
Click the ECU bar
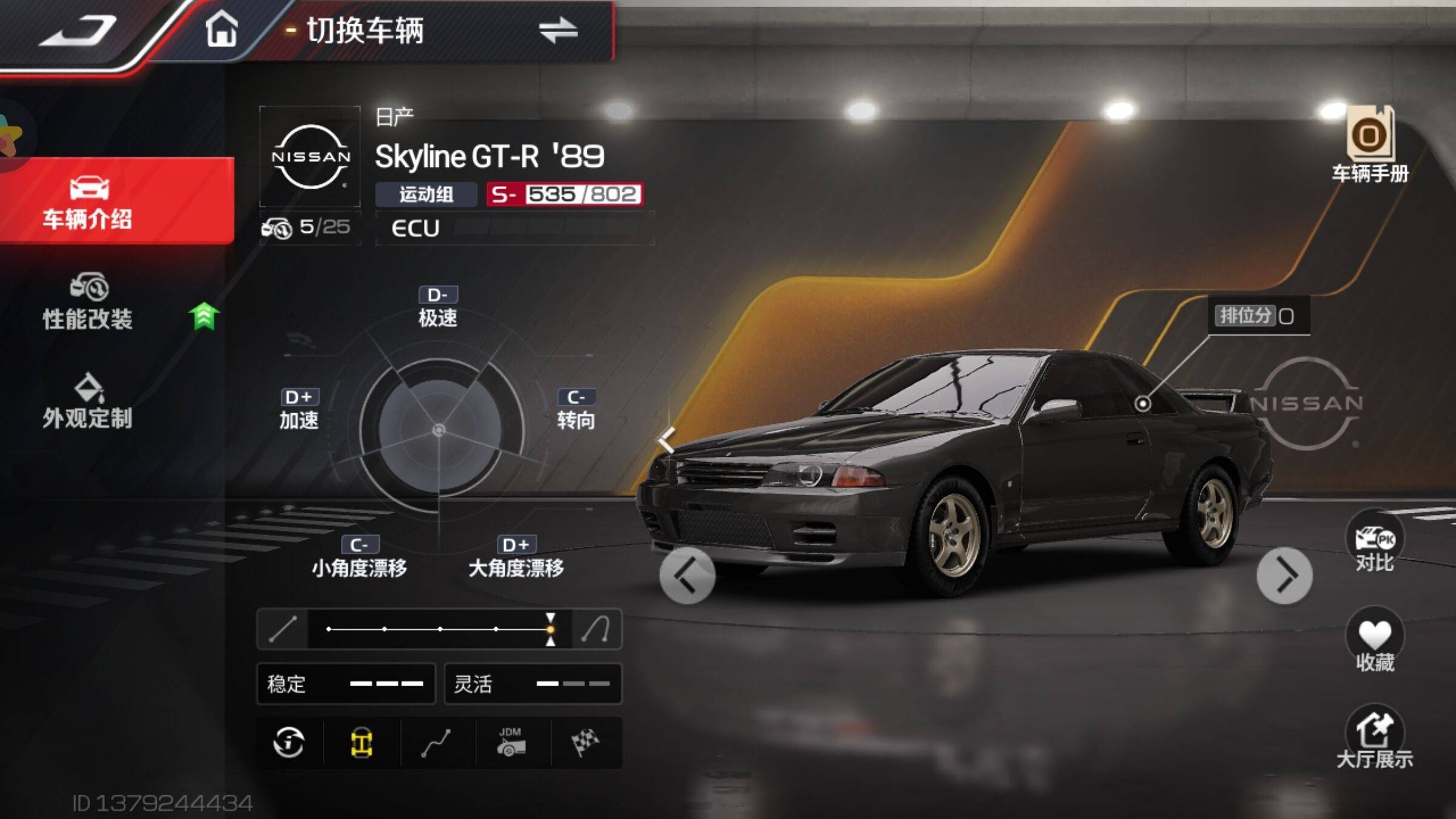(514, 228)
